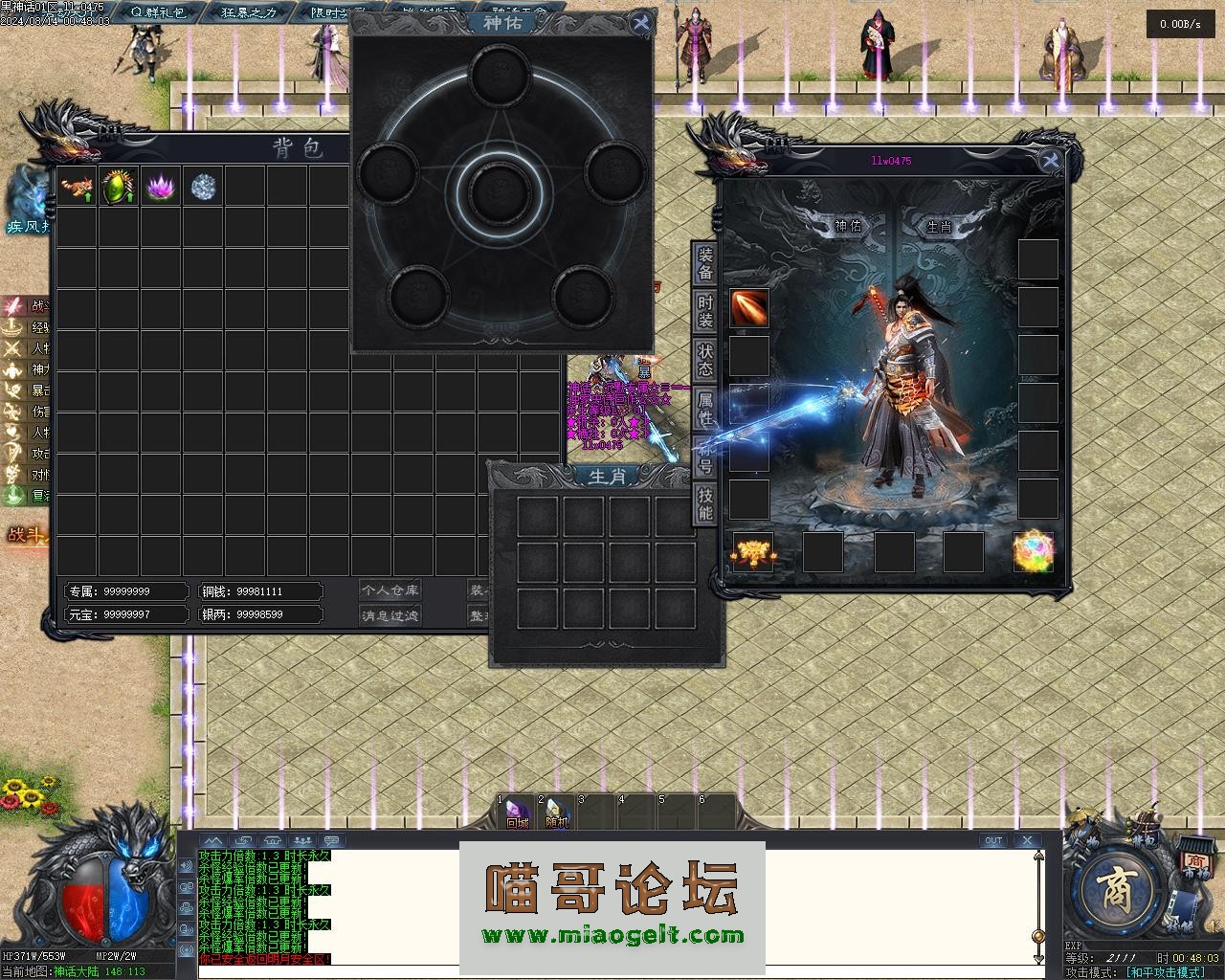
Task: Close the character equipment window
Action: [x=1051, y=161]
